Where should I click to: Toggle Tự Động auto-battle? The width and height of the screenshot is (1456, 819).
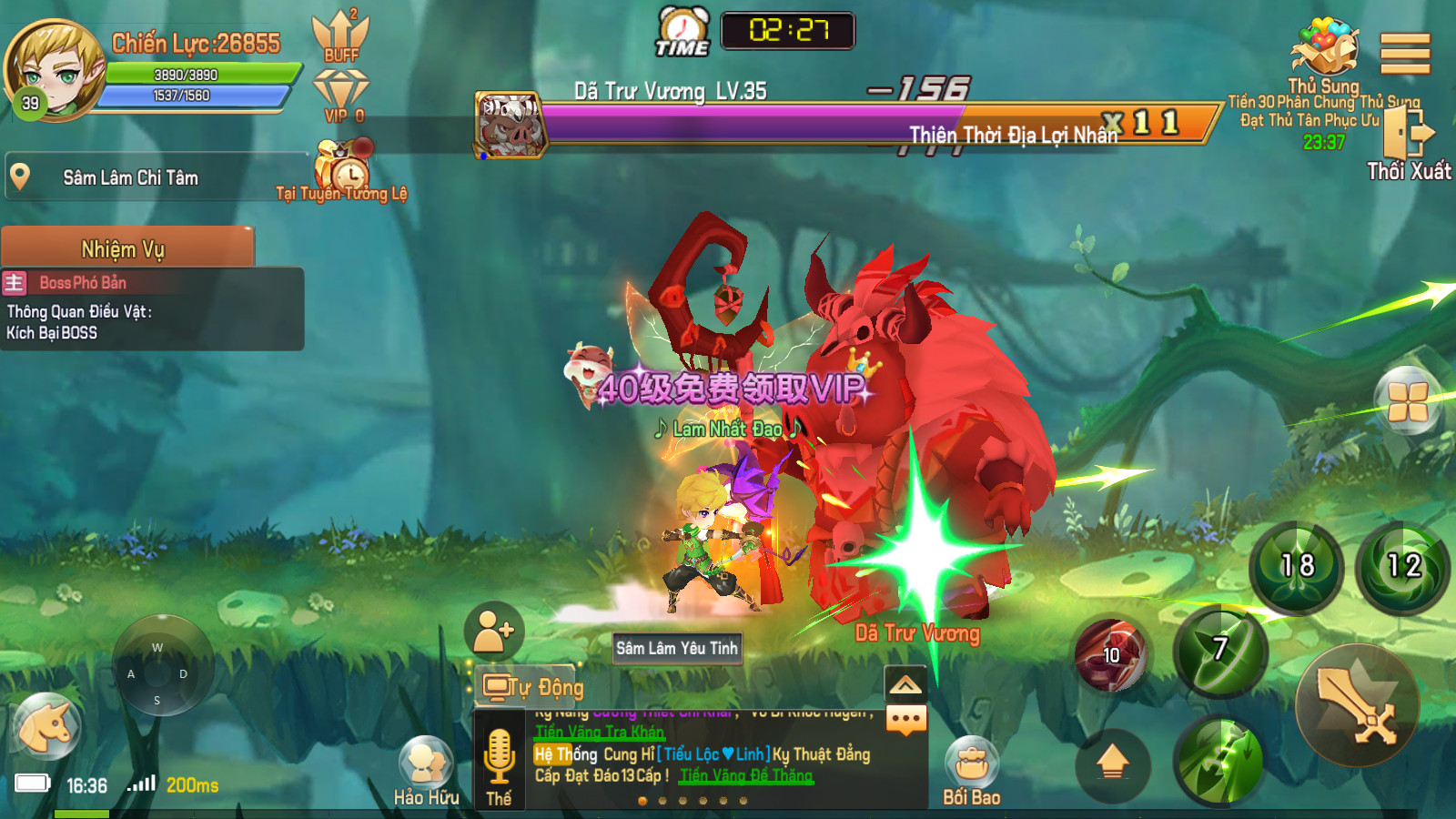click(533, 687)
